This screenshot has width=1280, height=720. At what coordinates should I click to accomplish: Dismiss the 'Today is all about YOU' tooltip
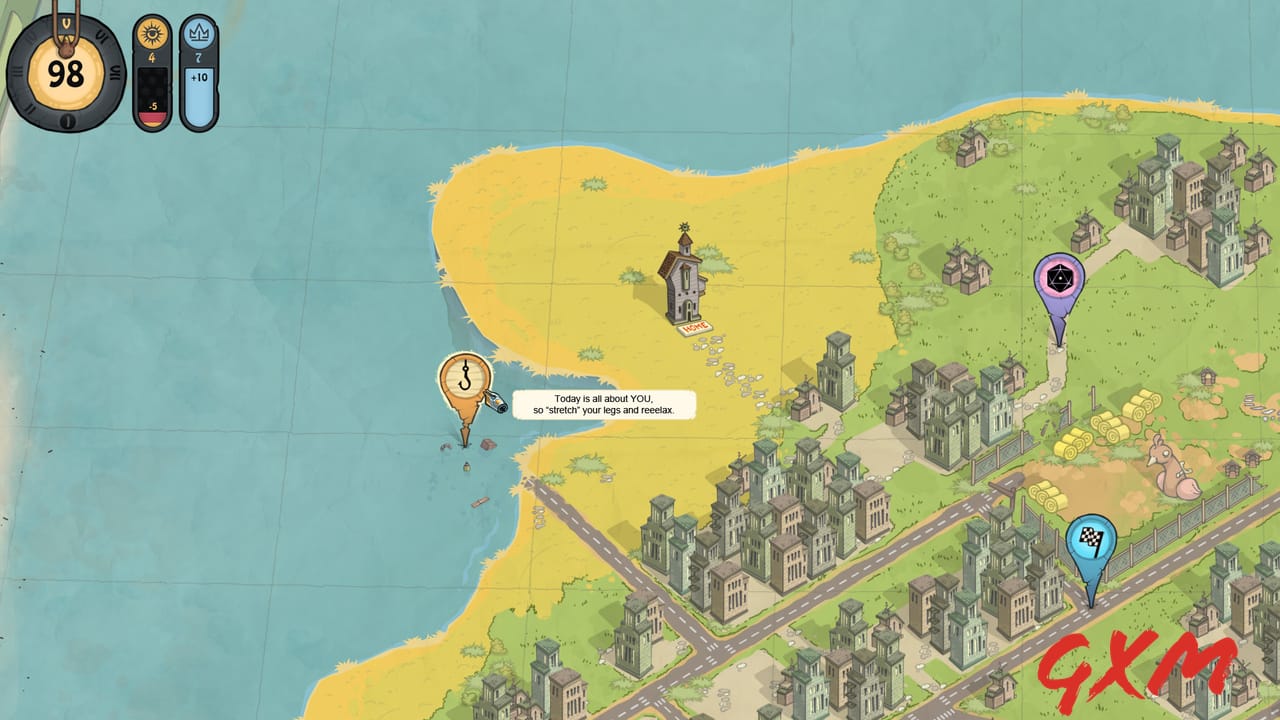tap(602, 403)
